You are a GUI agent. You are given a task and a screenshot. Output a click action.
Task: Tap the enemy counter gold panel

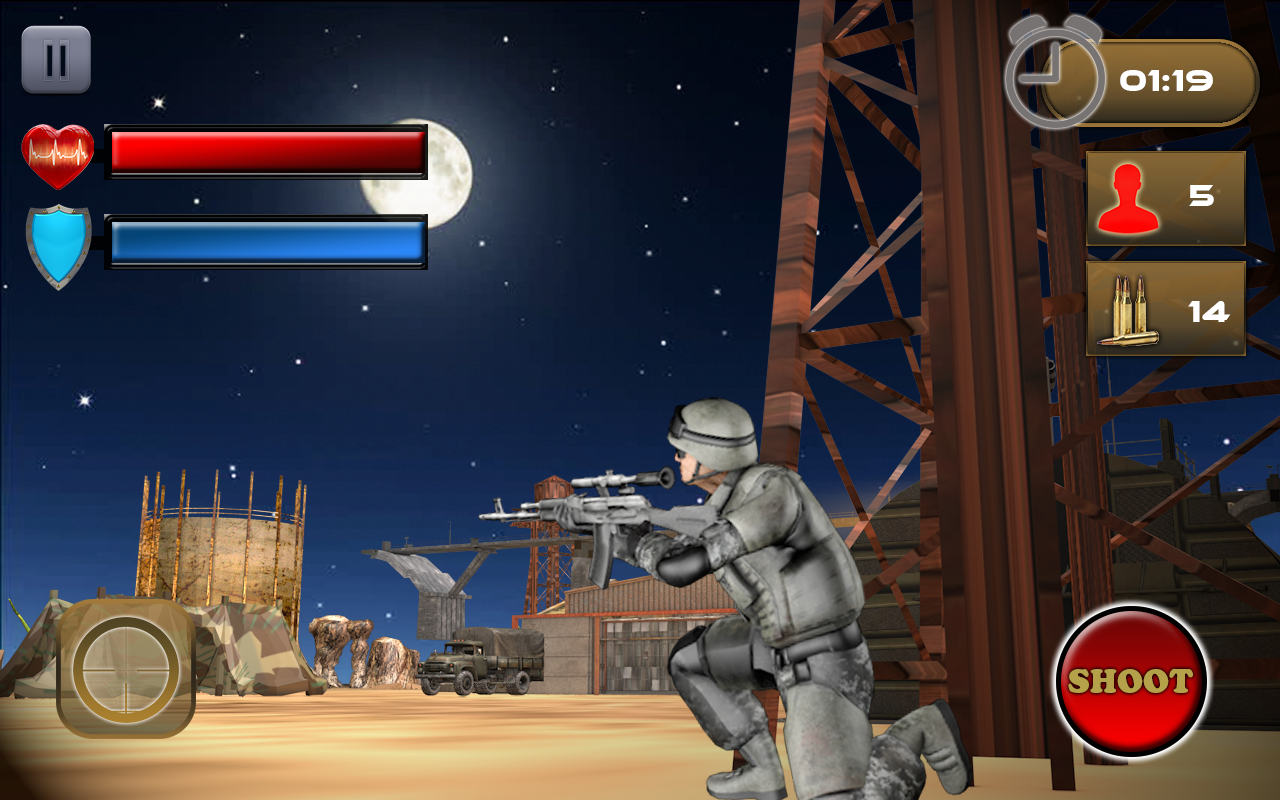[1163, 196]
